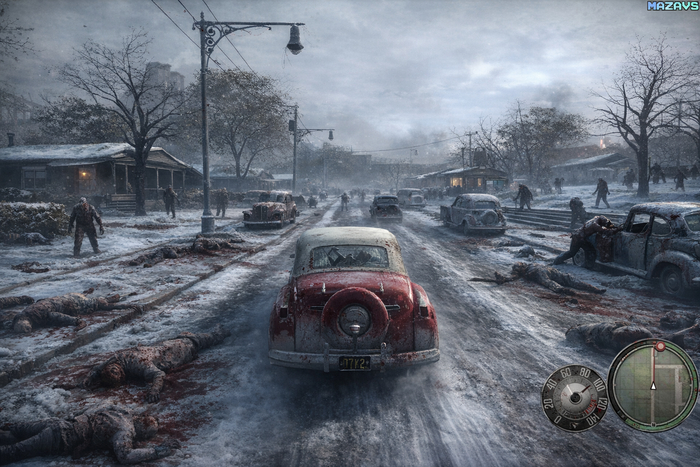
Task: Select the red destination marker on the minimap
Action: (660, 347)
